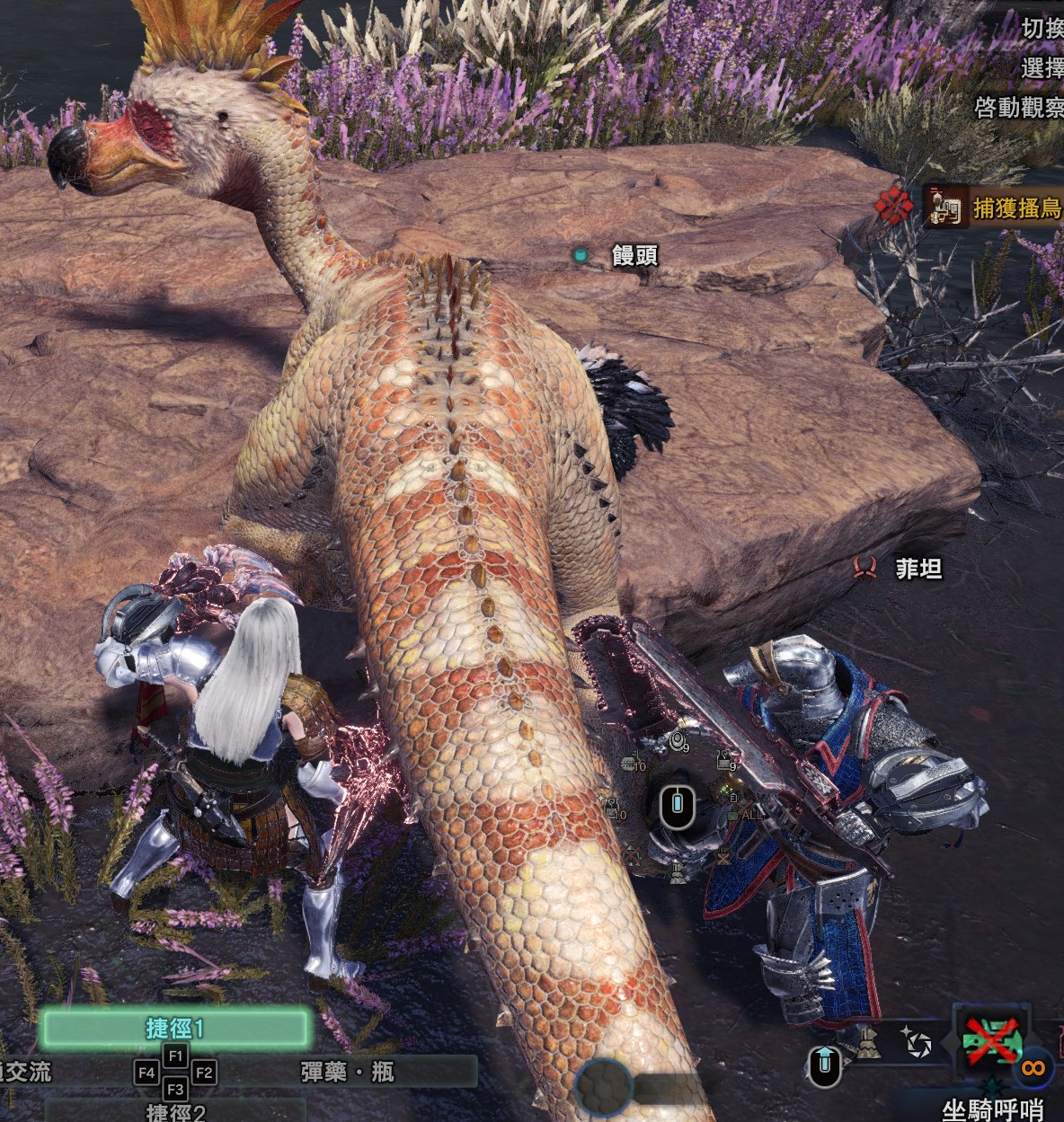The image size is (1064, 1122).
Task: Select the camera shutter icon in item bar
Action: (918, 1044)
